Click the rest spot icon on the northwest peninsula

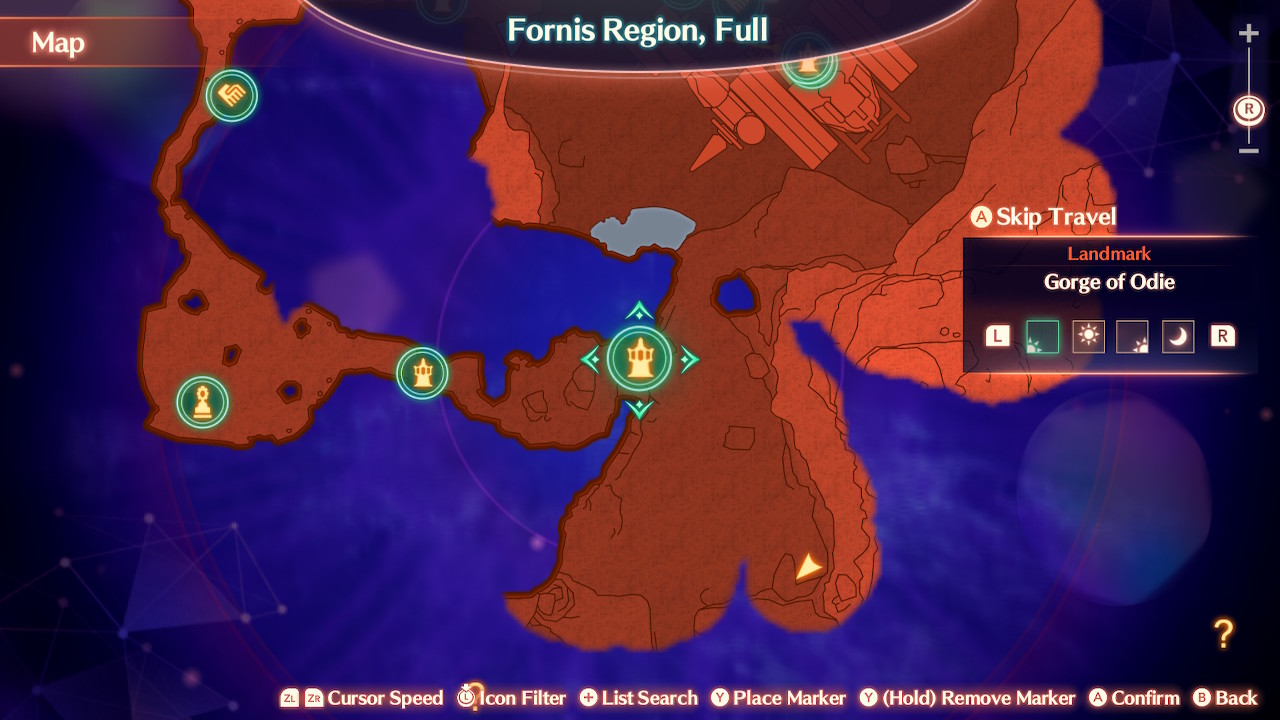(231, 96)
